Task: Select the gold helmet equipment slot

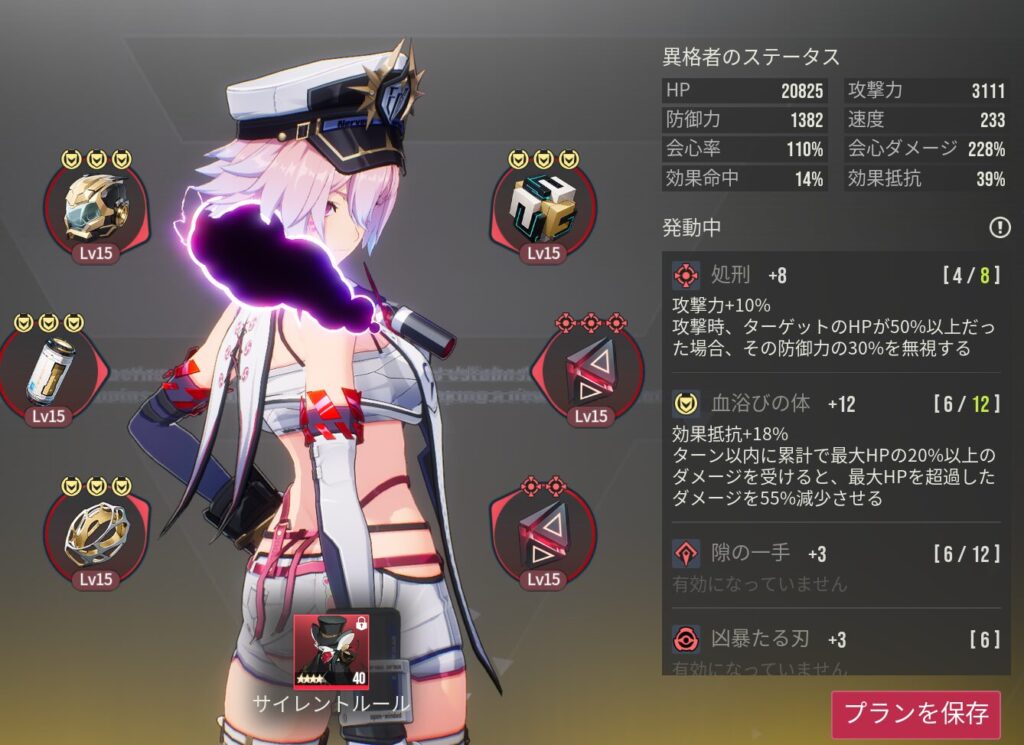Action: [x=96, y=208]
